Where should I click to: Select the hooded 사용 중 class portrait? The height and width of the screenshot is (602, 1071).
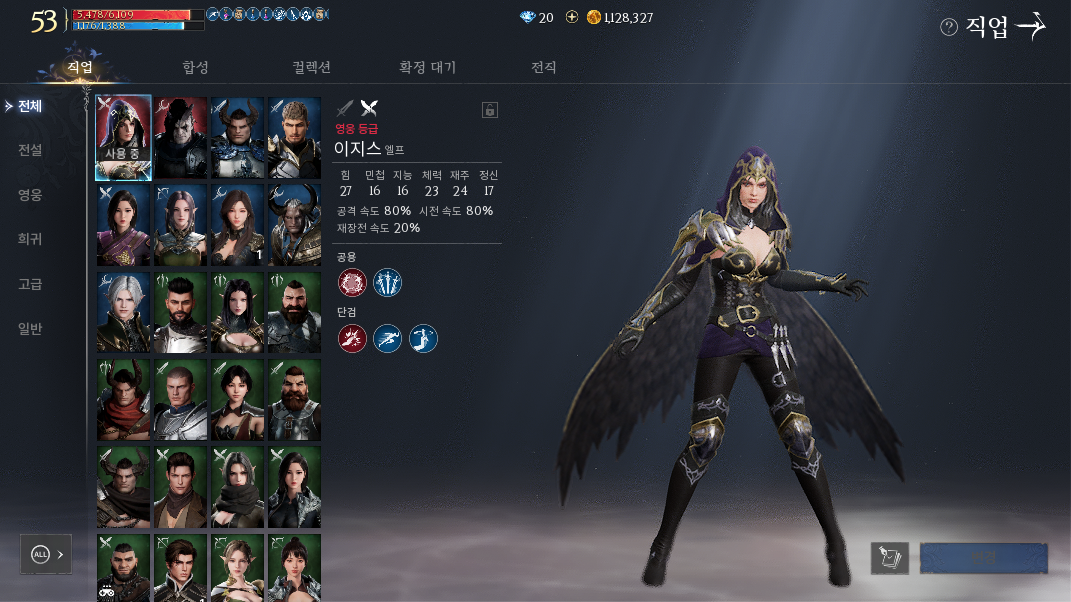pyautogui.click(x=123, y=138)
